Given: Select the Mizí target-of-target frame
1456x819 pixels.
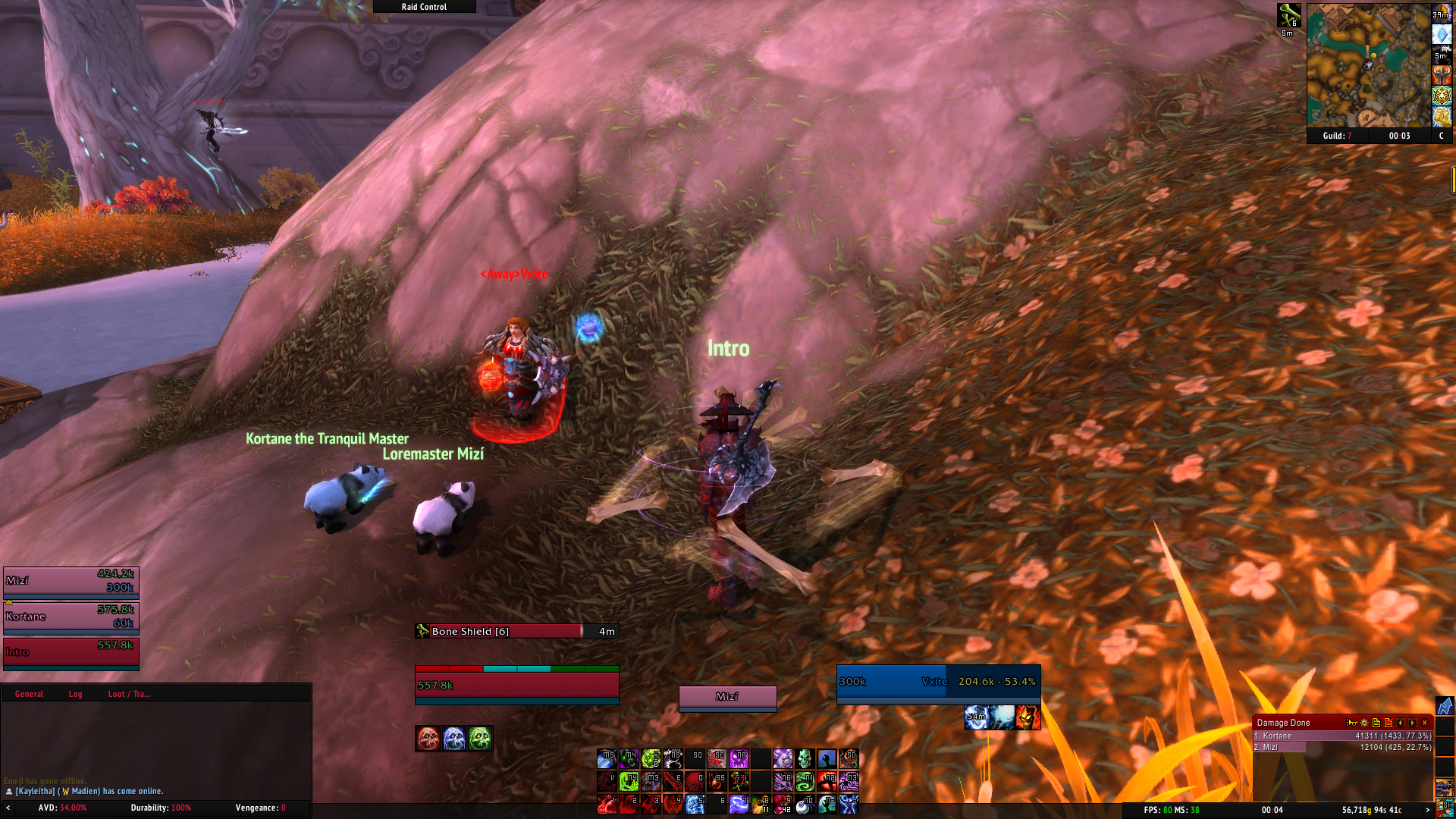Looking at the screenshot, I should (x=727, y=696).
